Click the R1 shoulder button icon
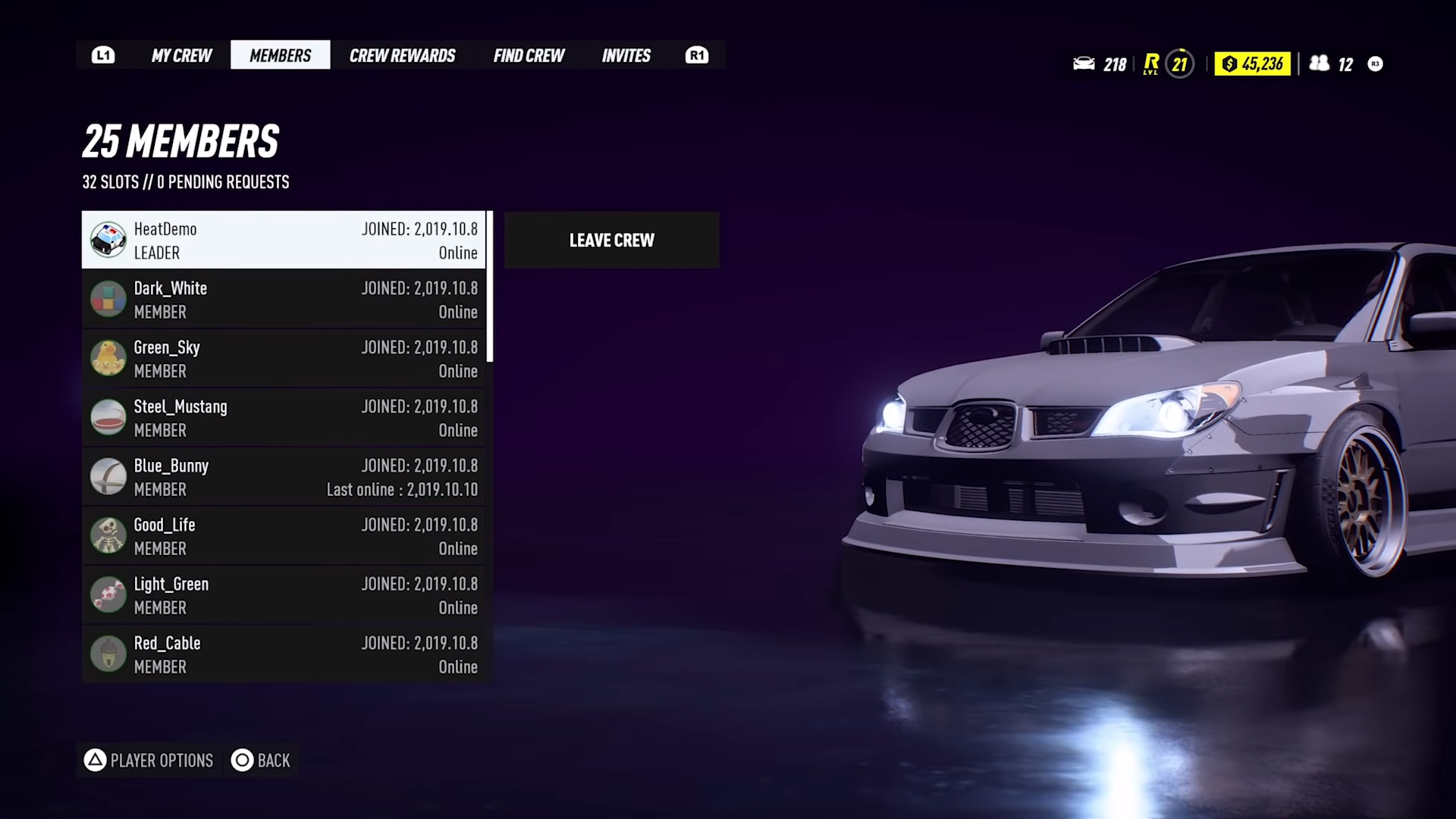 (x=696, y=55)
